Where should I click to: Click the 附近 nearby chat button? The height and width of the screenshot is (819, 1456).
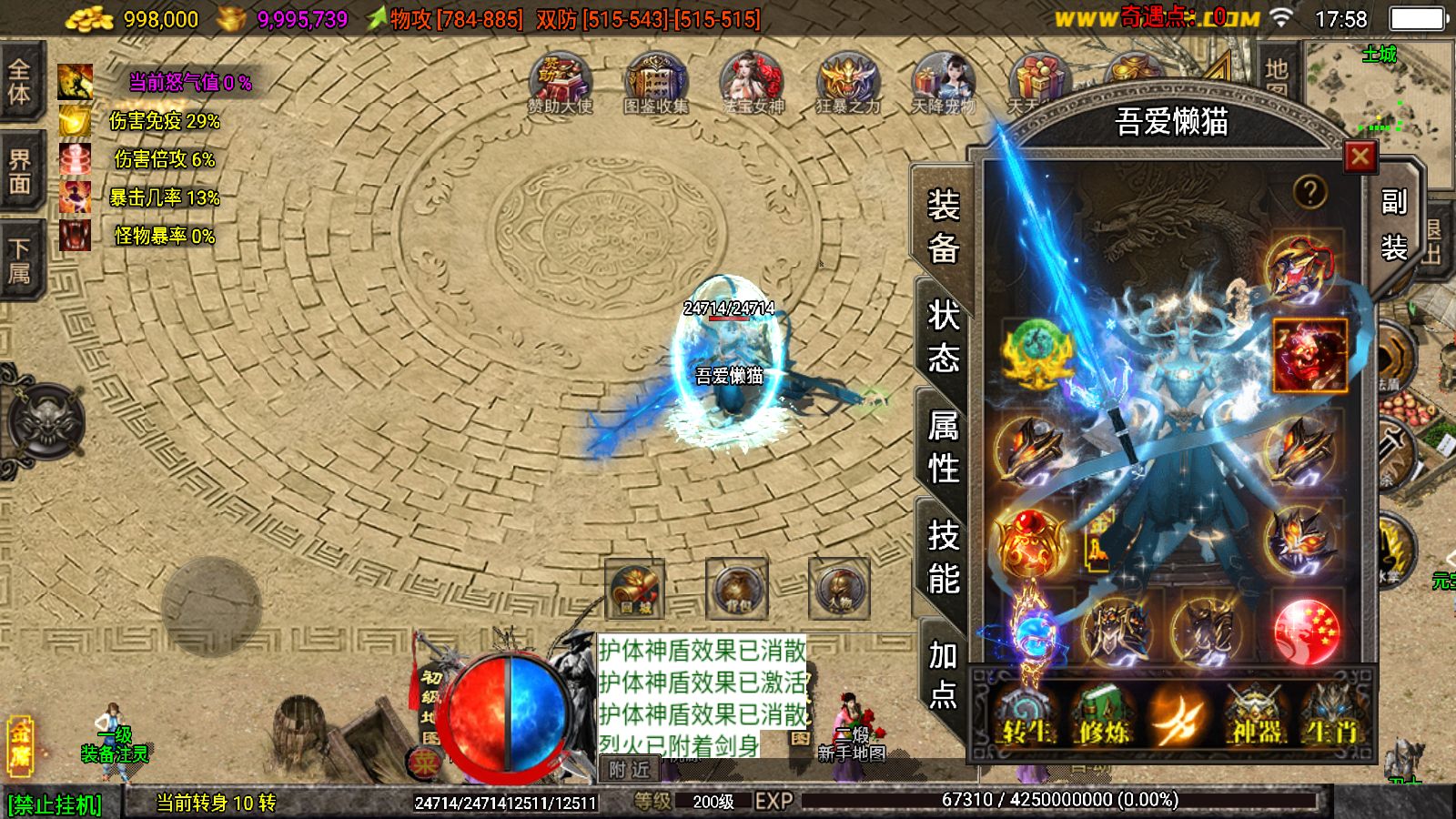(629, 770)
